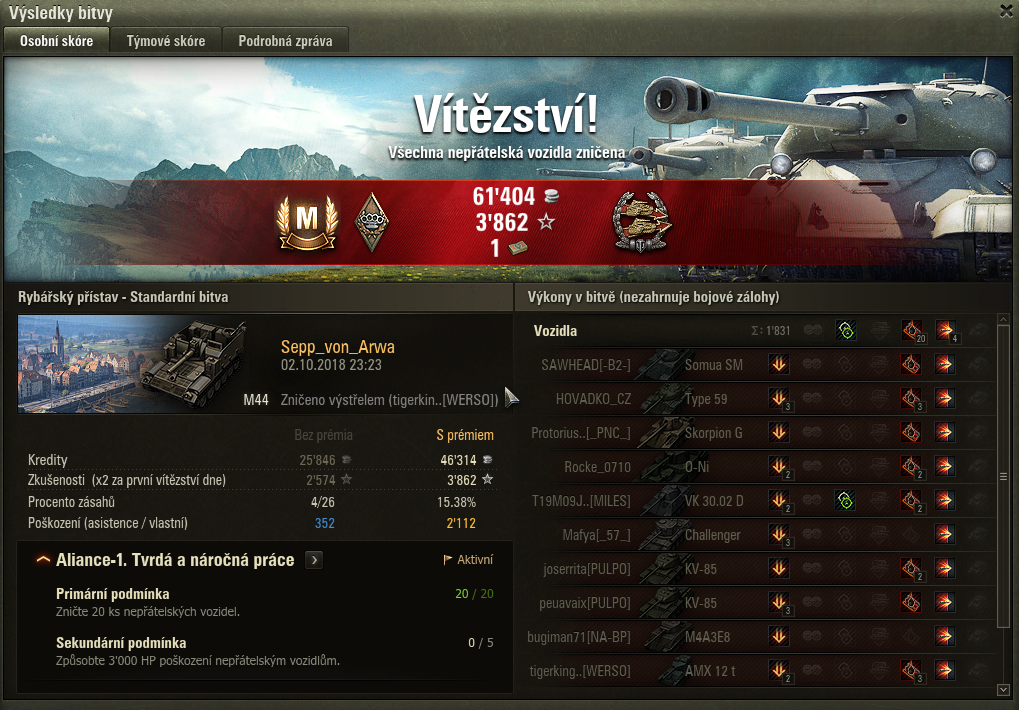
Task: Click the diamond-shaped medal next to Mastery badge
Action: (372, 222)
